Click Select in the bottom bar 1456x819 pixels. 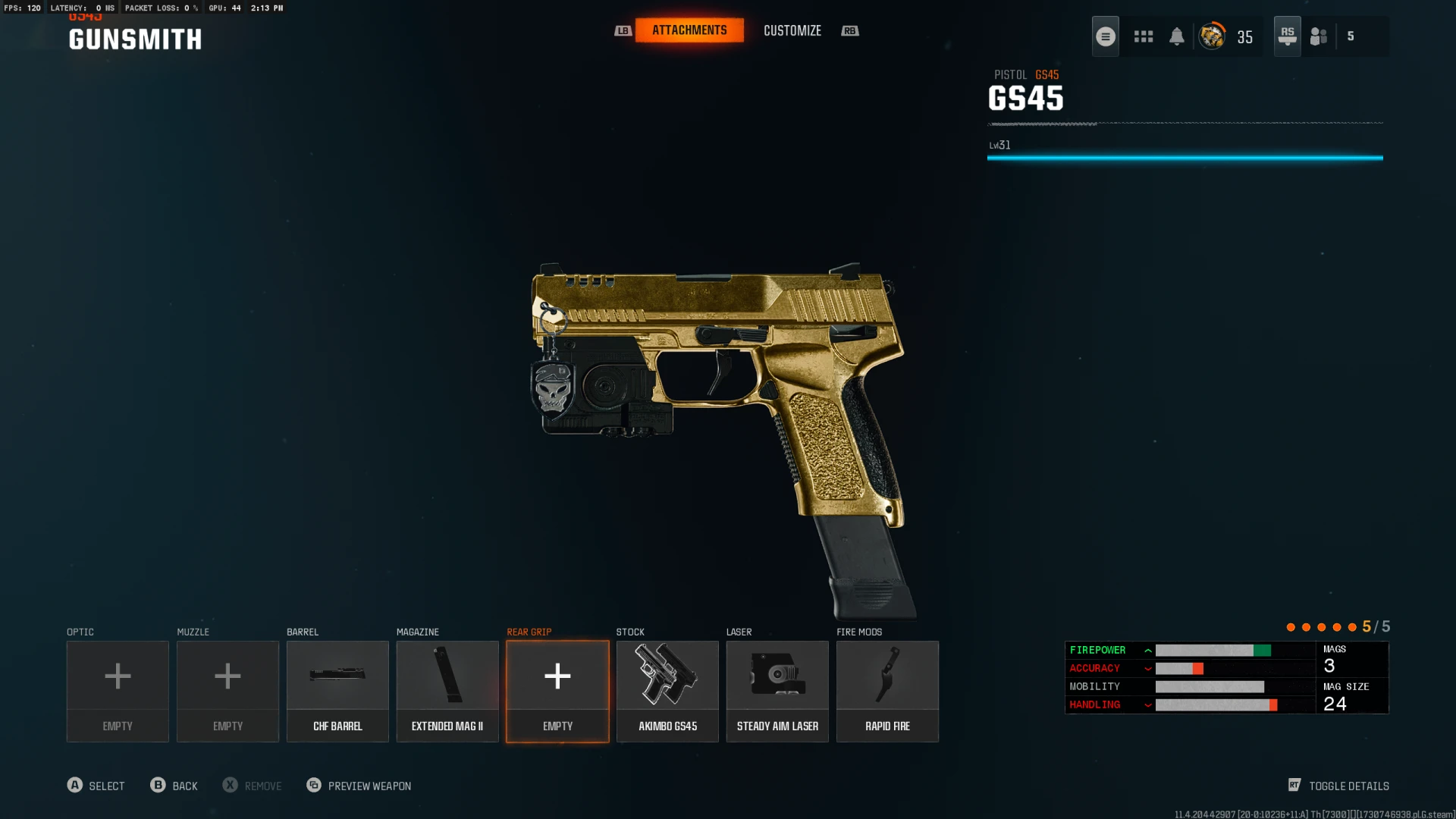(x=96, y=786)
